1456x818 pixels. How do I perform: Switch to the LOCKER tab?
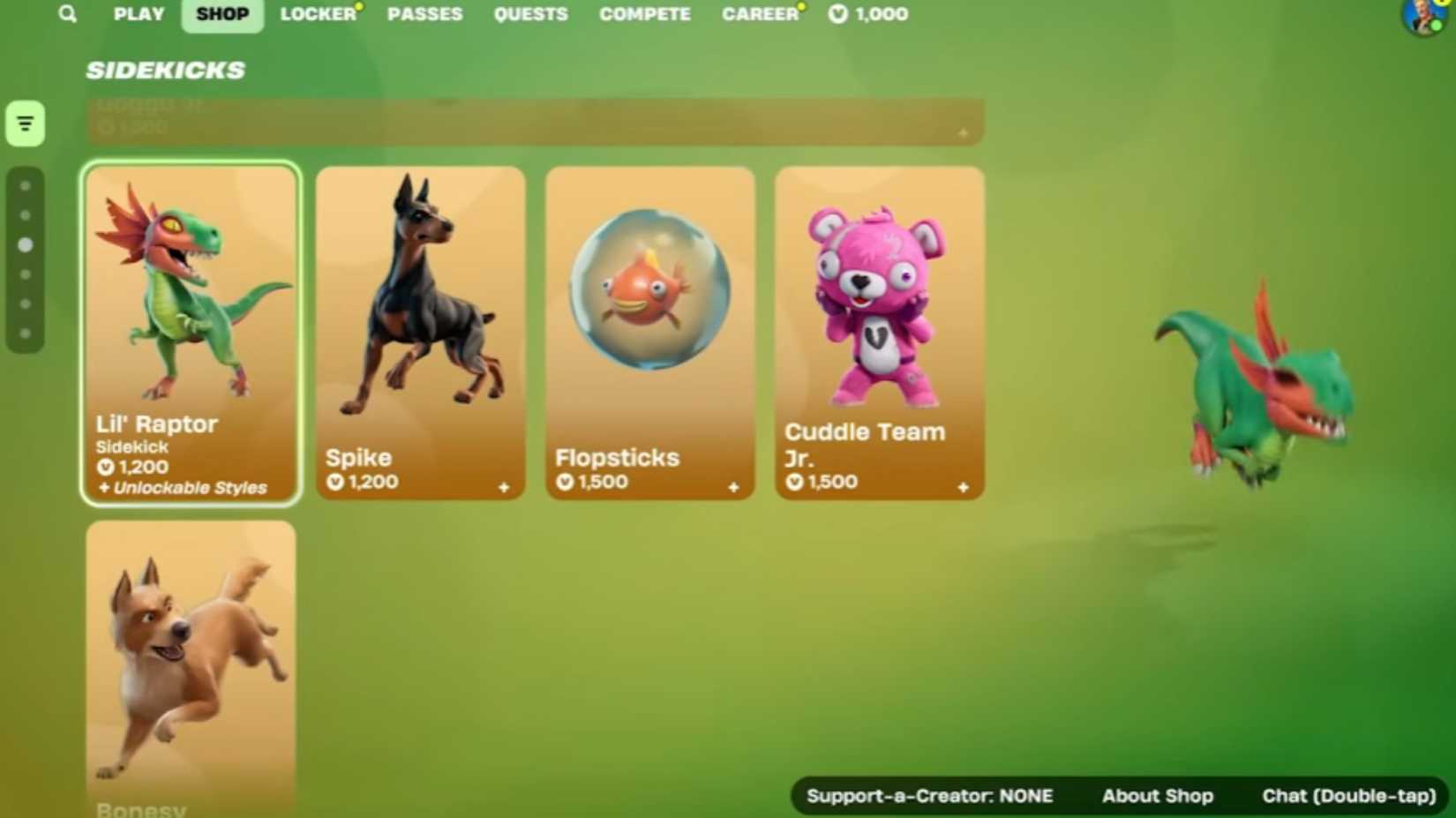318,13
